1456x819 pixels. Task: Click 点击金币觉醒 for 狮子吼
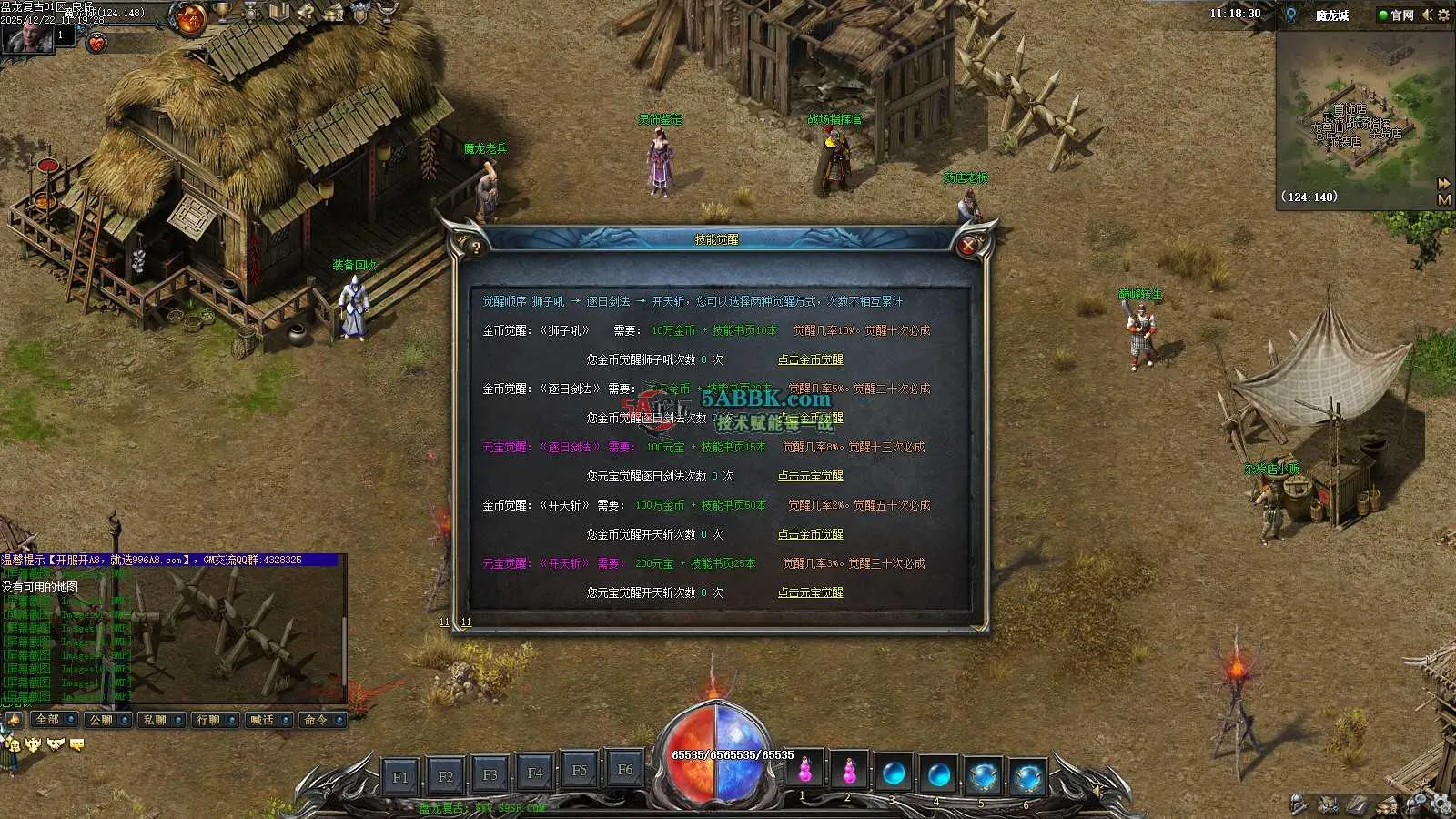(810, 359)
